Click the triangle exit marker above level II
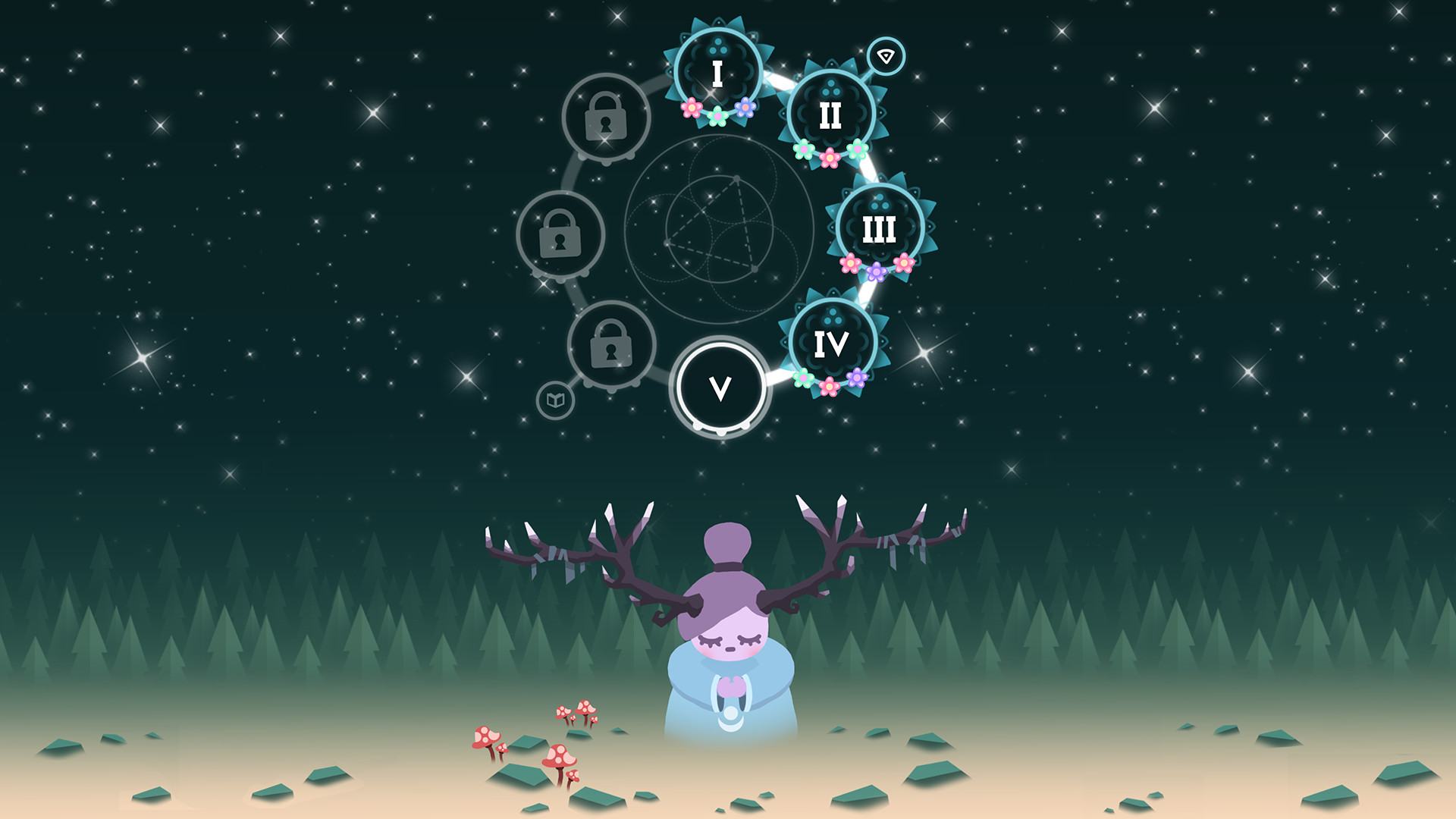This screenshot has width=1456, height=819. pyautogui.click(x=887, y=56)
